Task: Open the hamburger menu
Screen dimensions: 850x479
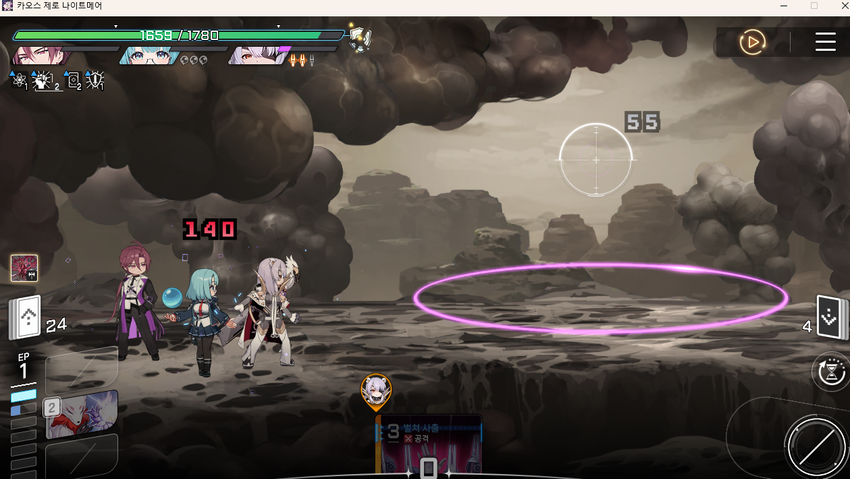Action: pos(825,42)
